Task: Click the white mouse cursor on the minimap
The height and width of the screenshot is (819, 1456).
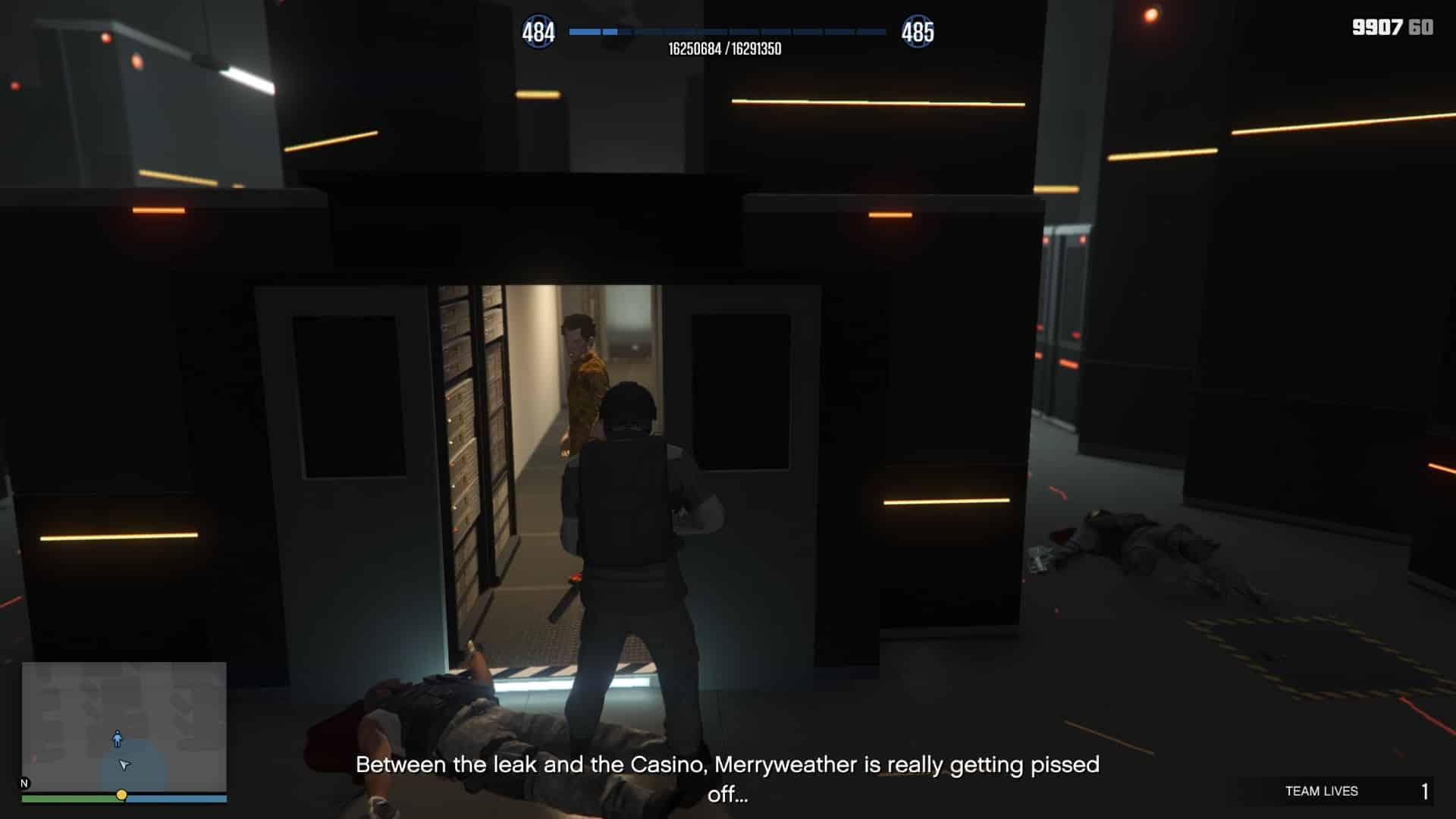Action: (124, 765)
